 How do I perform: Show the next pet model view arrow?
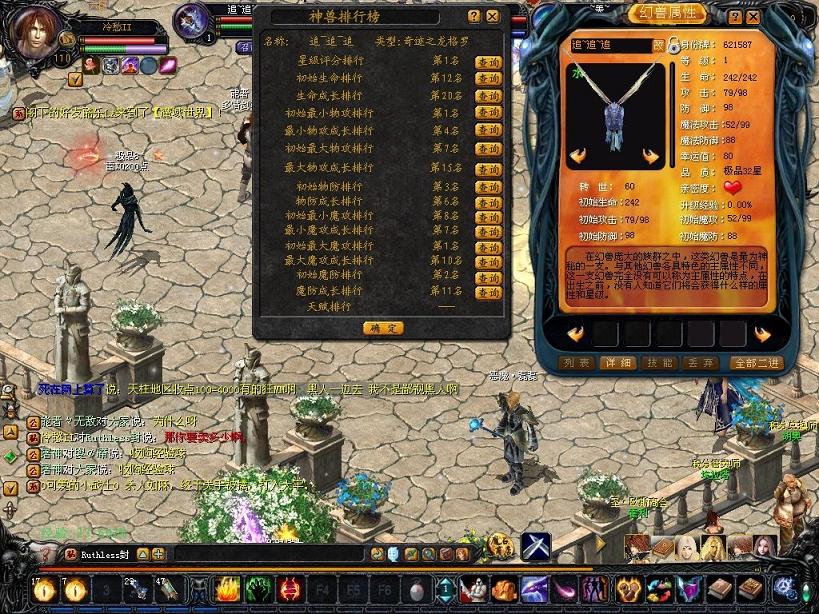pyautogui.click(x=651, y=155)
